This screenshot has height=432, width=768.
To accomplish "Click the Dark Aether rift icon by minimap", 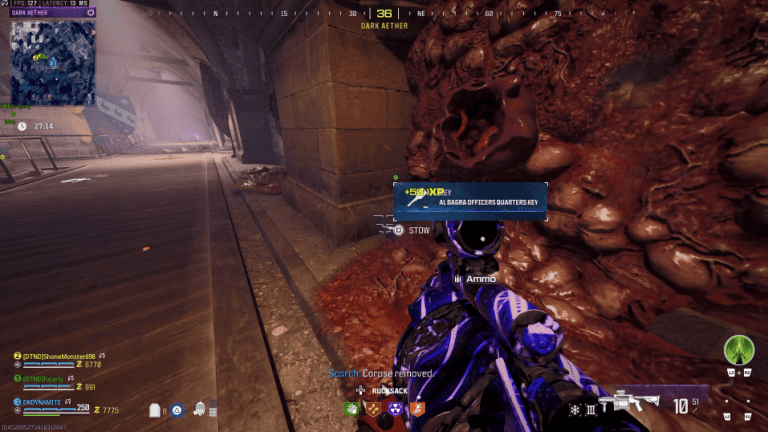I will pyautogui.click(x=91, y=13).
